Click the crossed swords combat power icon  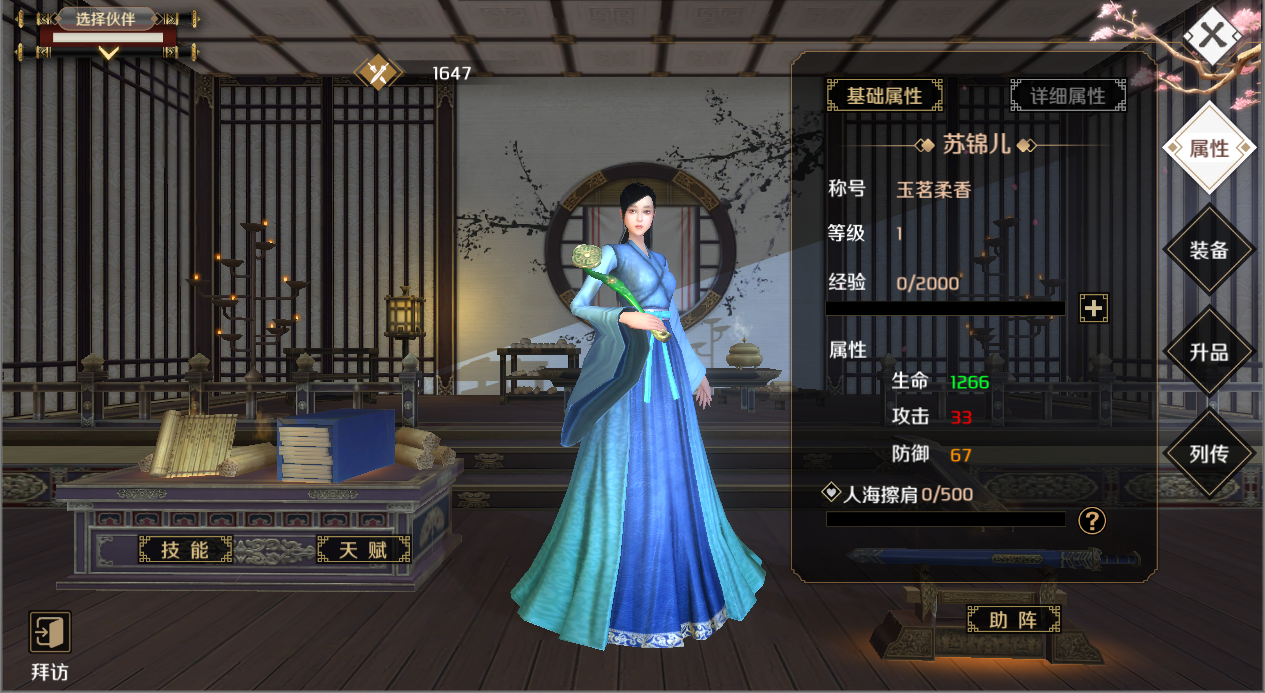(x=379, y=72)
